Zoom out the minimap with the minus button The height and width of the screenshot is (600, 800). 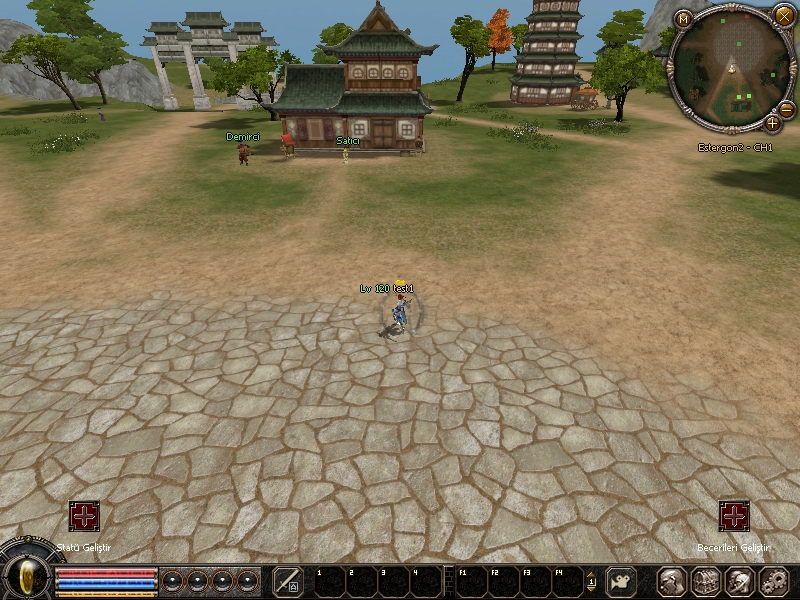786,109
